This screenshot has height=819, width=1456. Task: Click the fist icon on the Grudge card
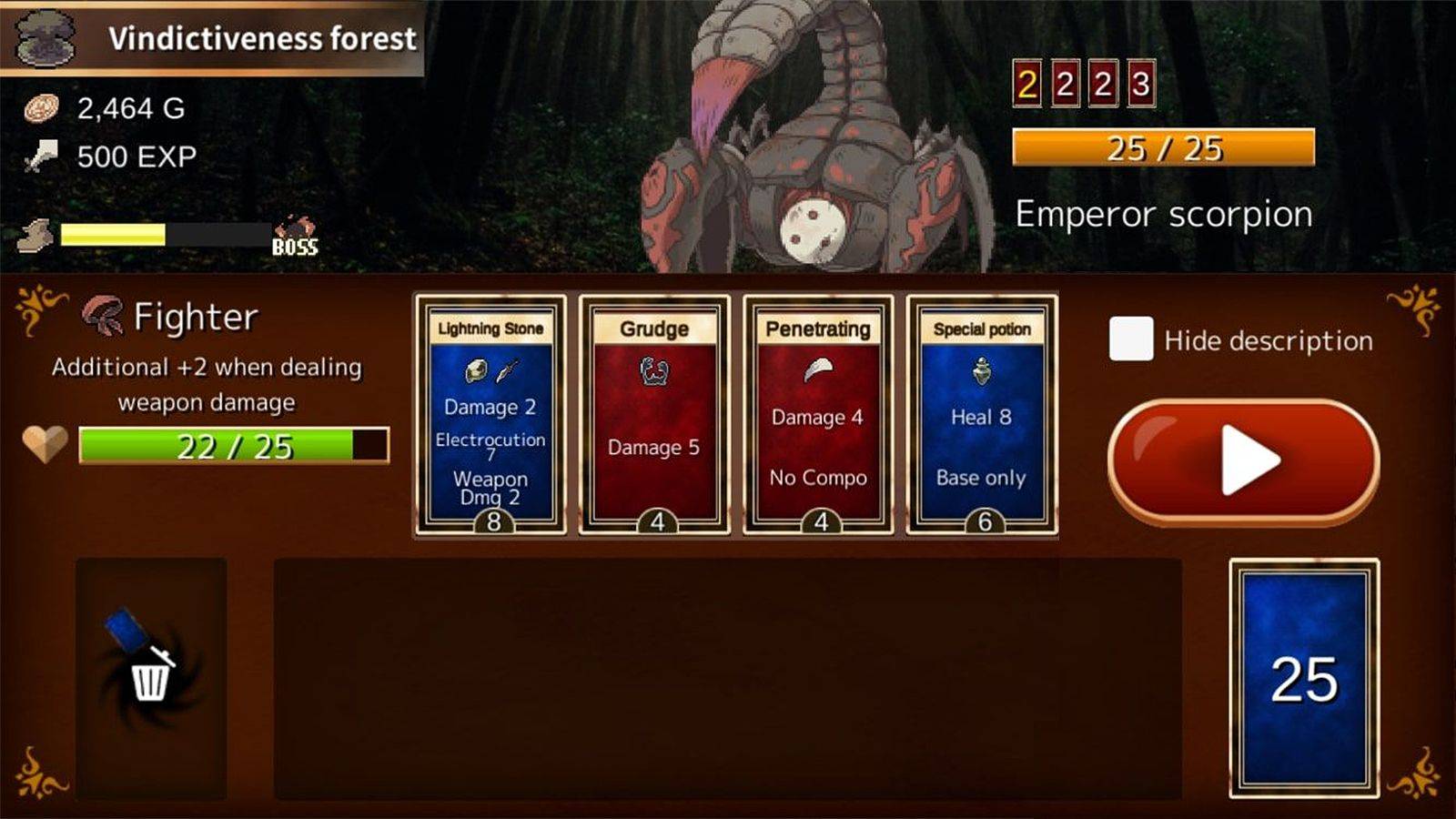(x=657, y=372)
